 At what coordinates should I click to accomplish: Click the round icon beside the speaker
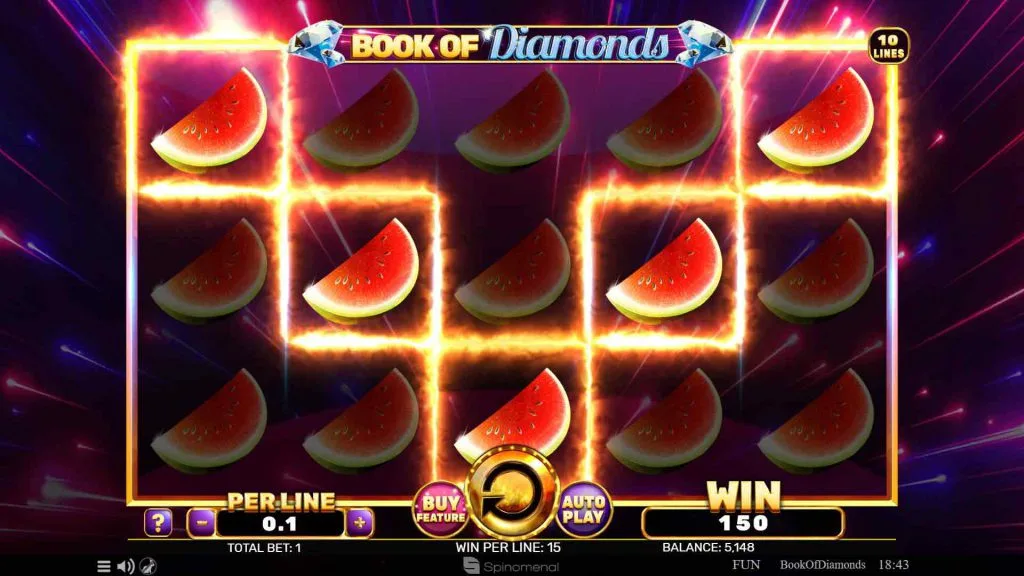tap(148, 566)
